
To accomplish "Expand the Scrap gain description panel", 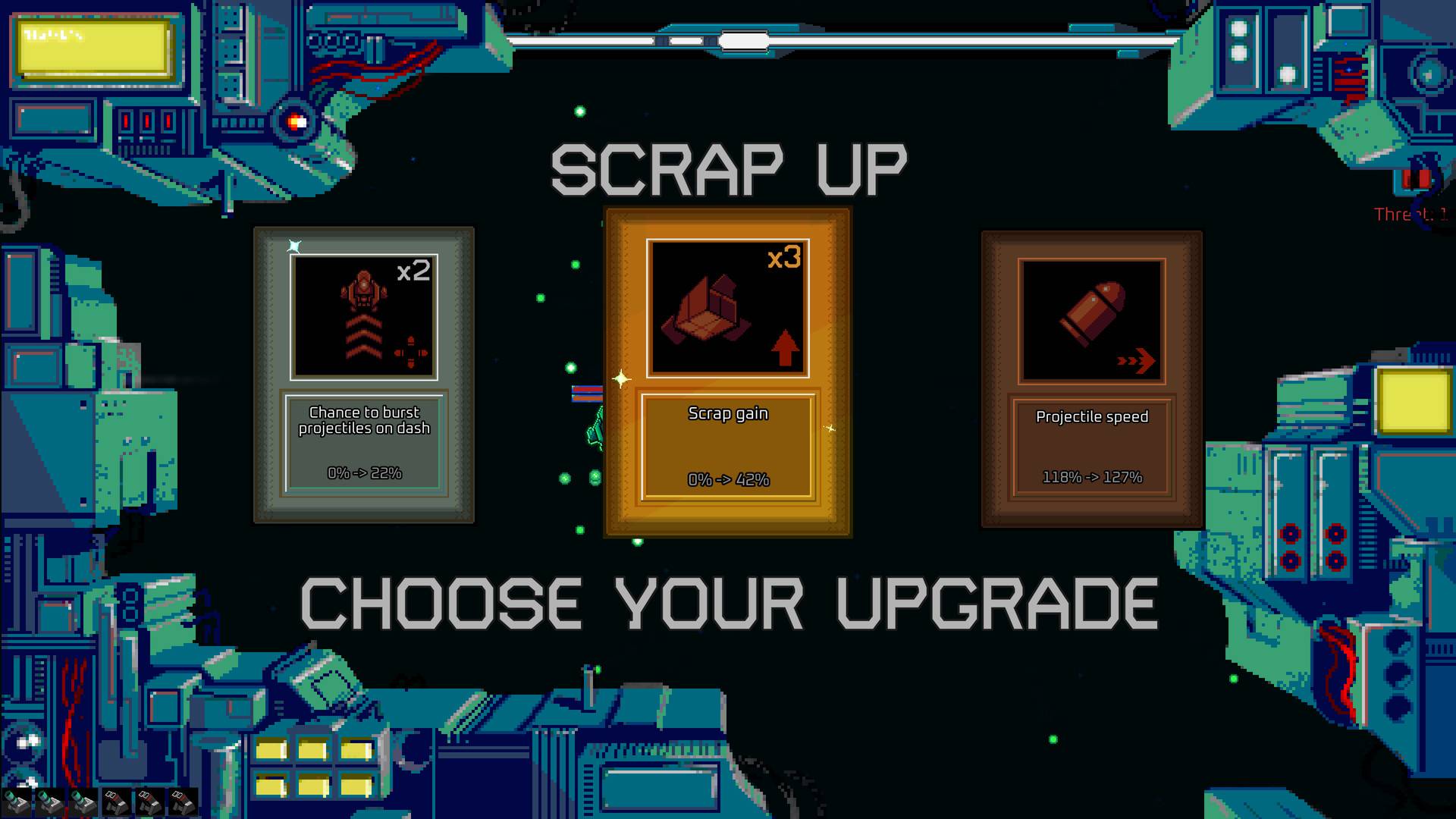I will coord(728,446).
